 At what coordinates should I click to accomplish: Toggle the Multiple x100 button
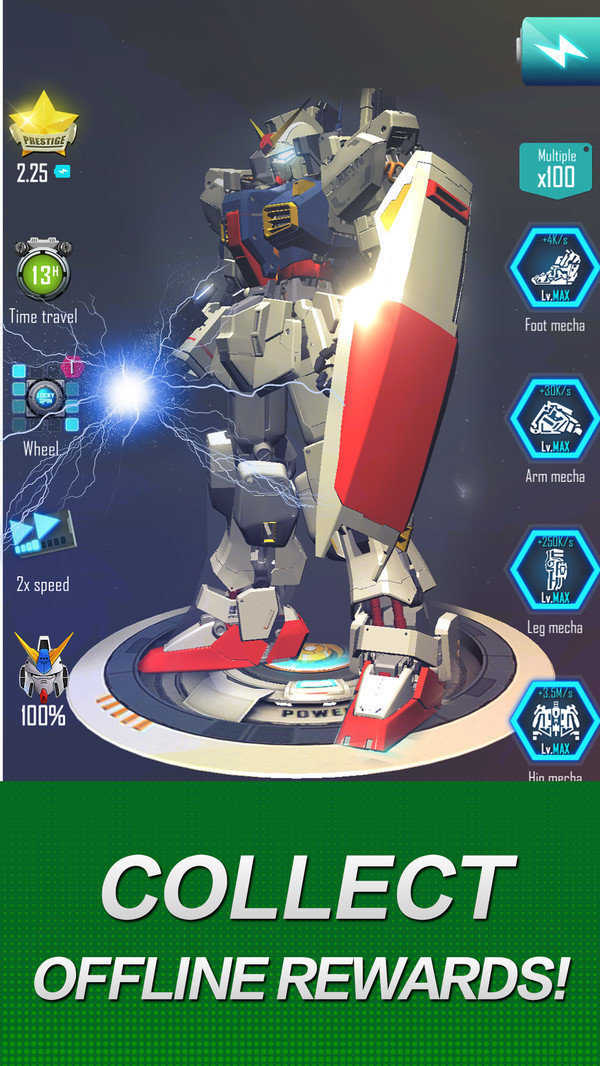(x=555, y=170)
